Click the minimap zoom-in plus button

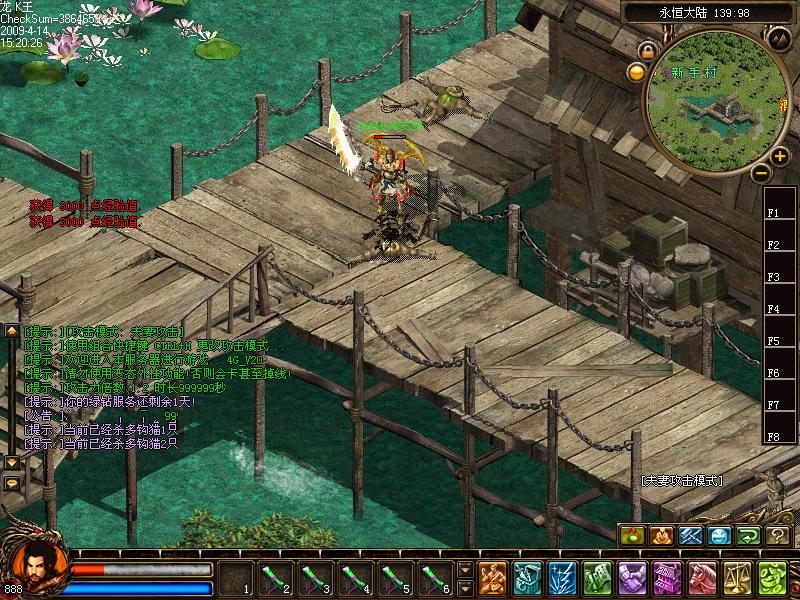(779, 156)
